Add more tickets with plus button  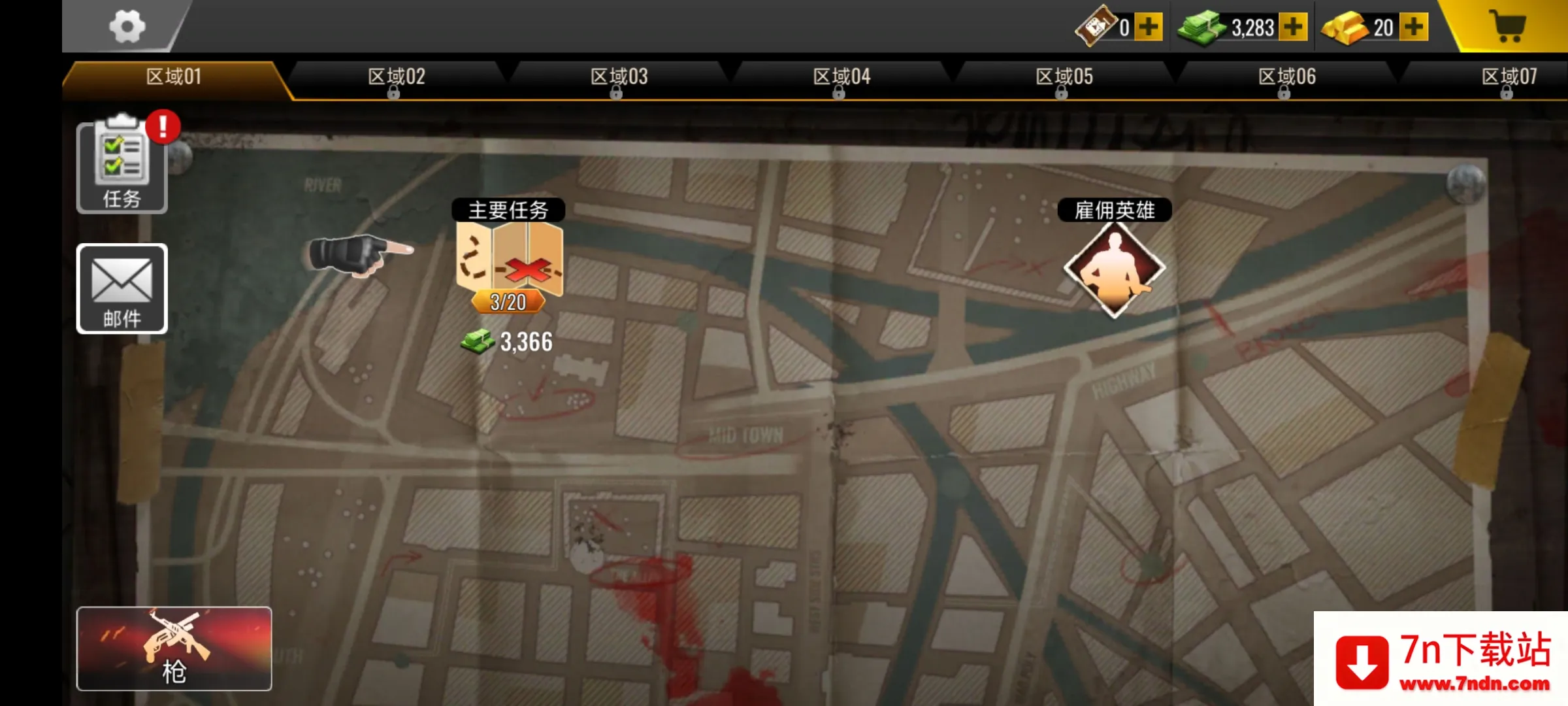click(x=1148, y=27)
